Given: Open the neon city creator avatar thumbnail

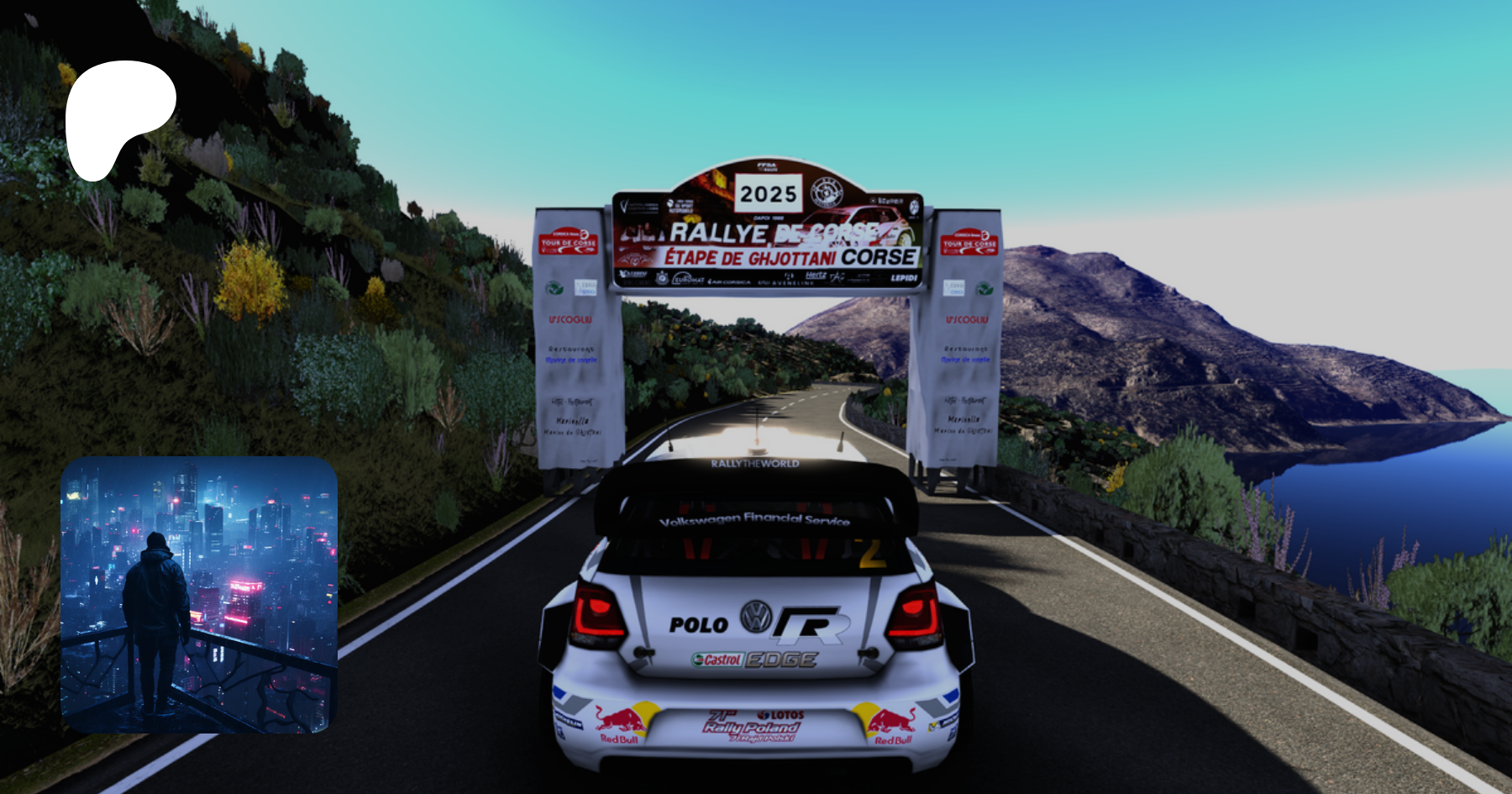Looking at the screenshot, I should click(199, 595).
